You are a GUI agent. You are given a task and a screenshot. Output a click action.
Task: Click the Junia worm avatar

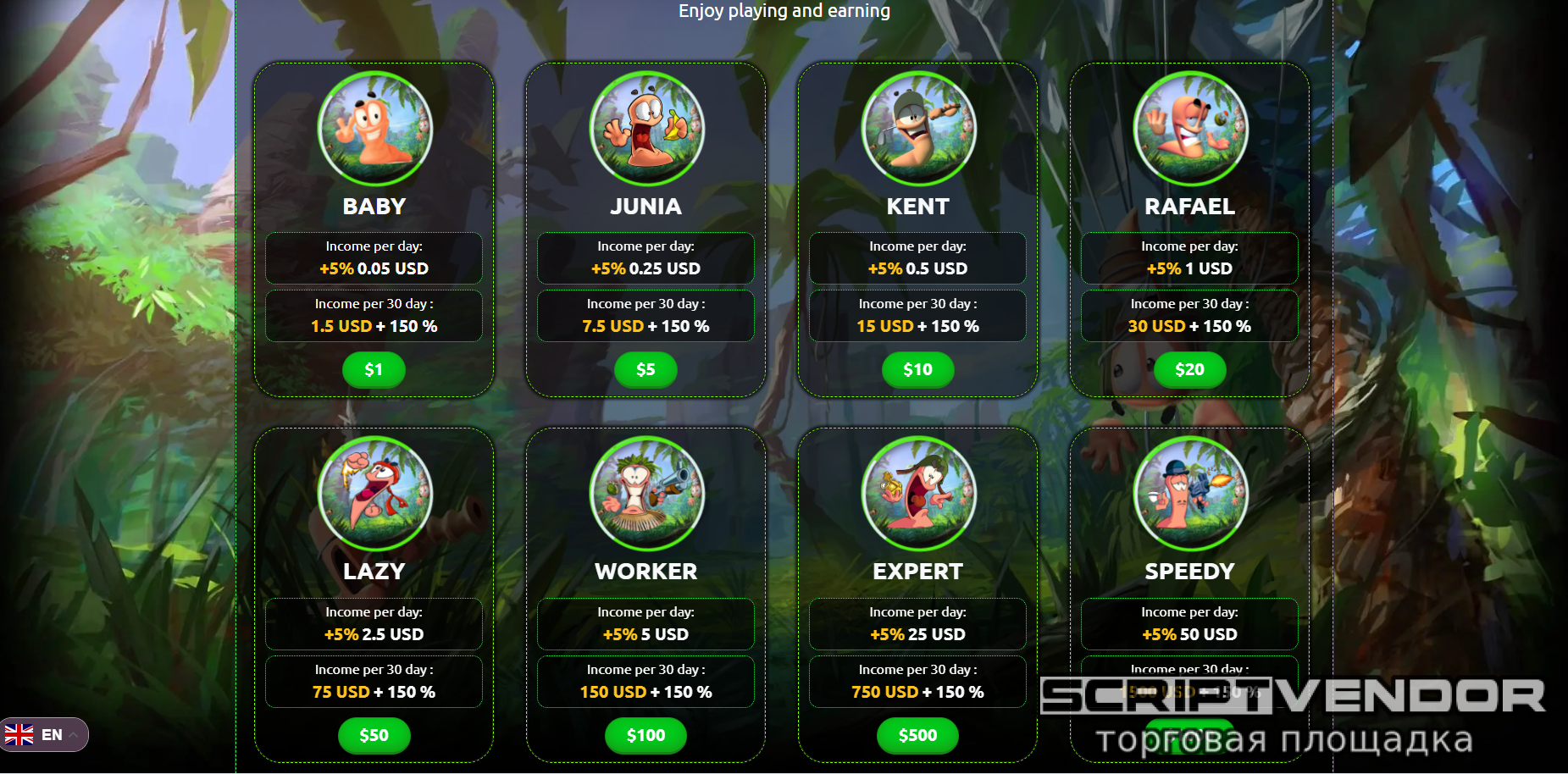[646, 129]
